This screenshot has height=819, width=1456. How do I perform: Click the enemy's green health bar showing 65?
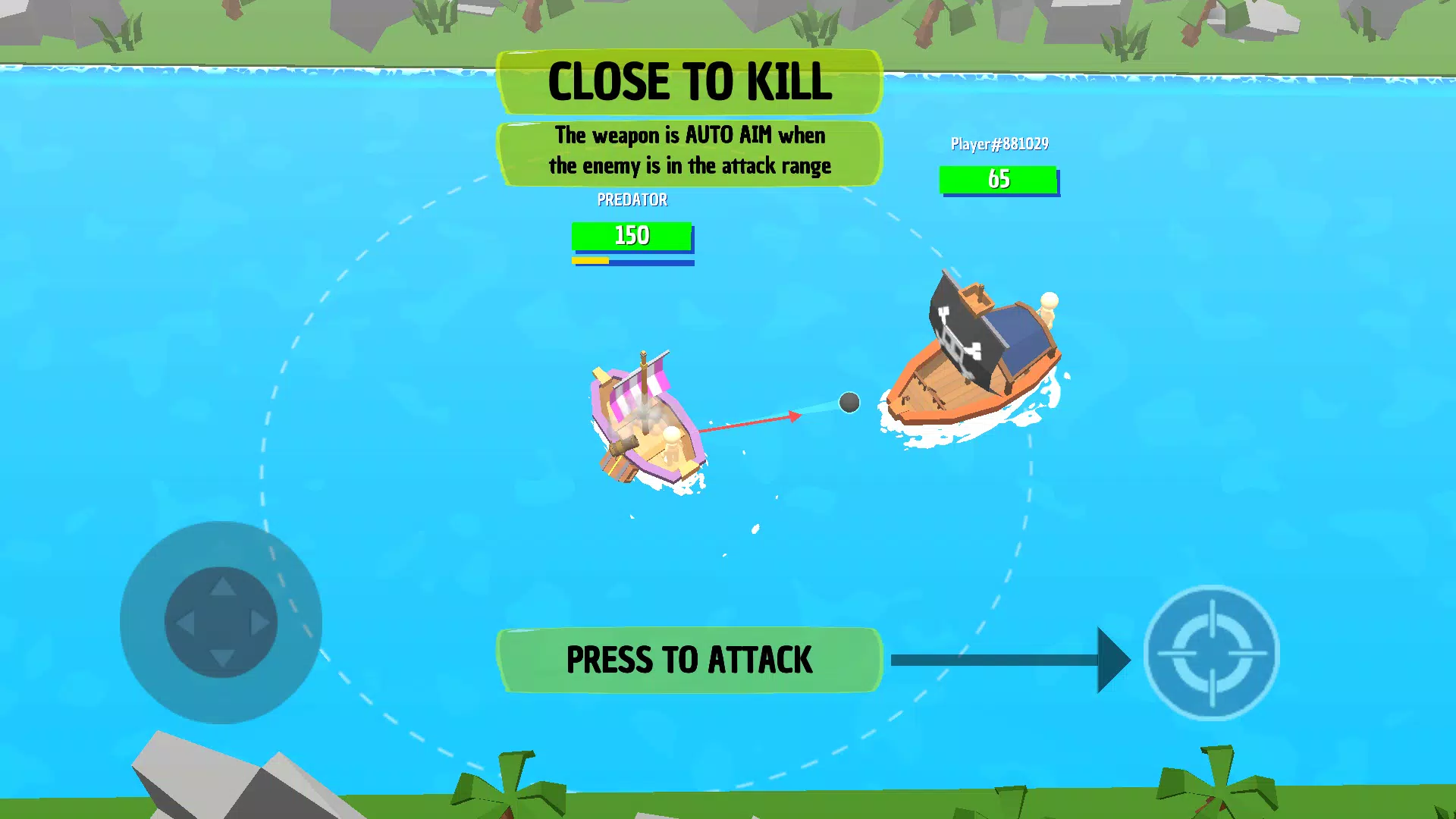pos(999,180)
